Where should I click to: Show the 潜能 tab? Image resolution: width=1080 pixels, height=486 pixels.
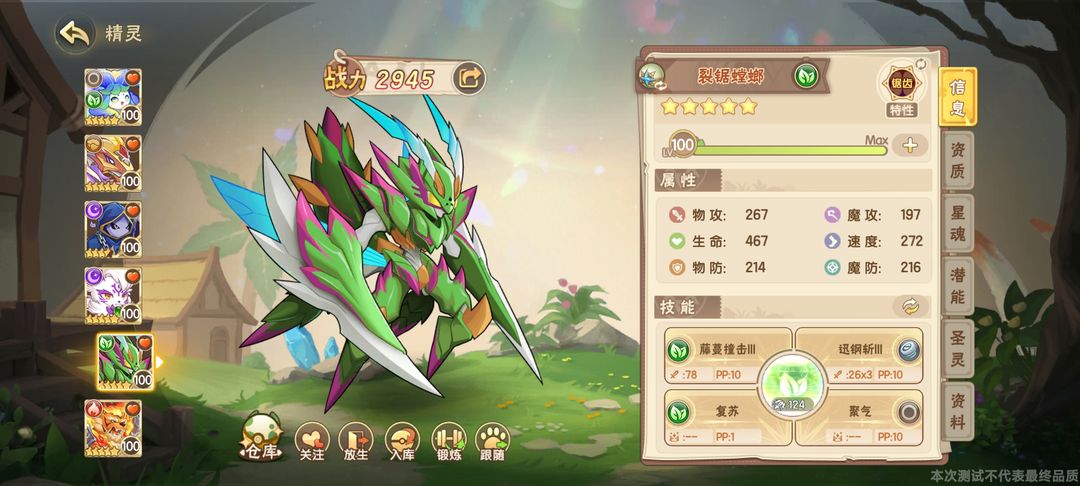tap(958, 288)
